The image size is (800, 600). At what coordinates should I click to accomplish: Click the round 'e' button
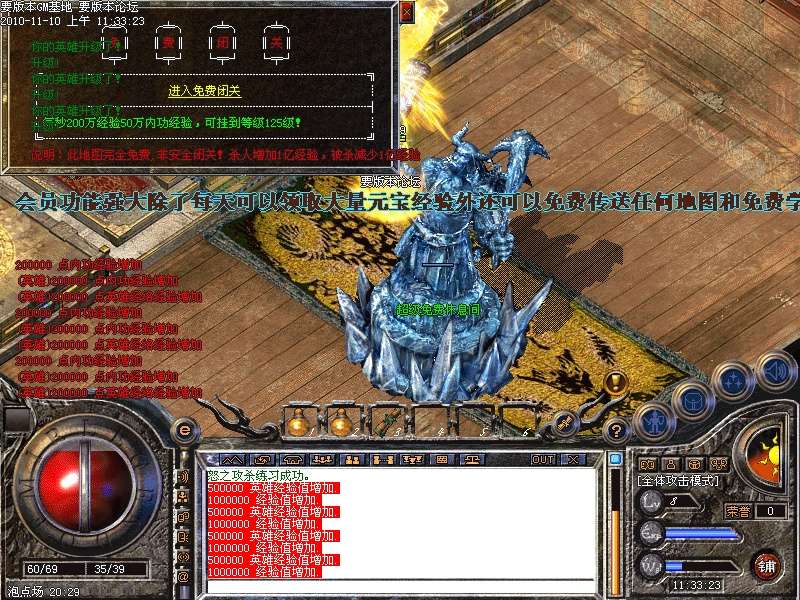pos(183,431)
